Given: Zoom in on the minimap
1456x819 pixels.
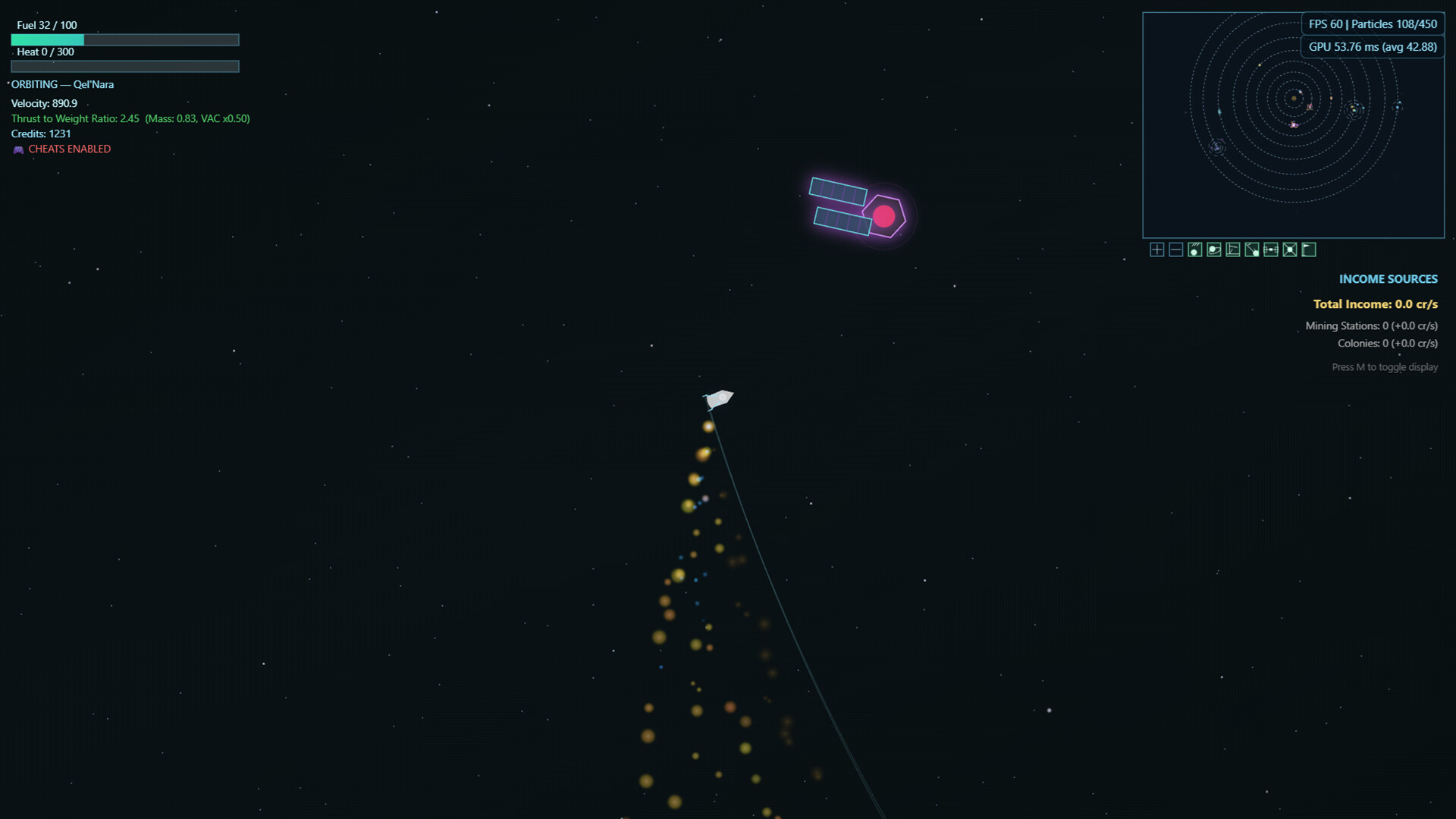Looking at the screenshot, I should 1156,249.
